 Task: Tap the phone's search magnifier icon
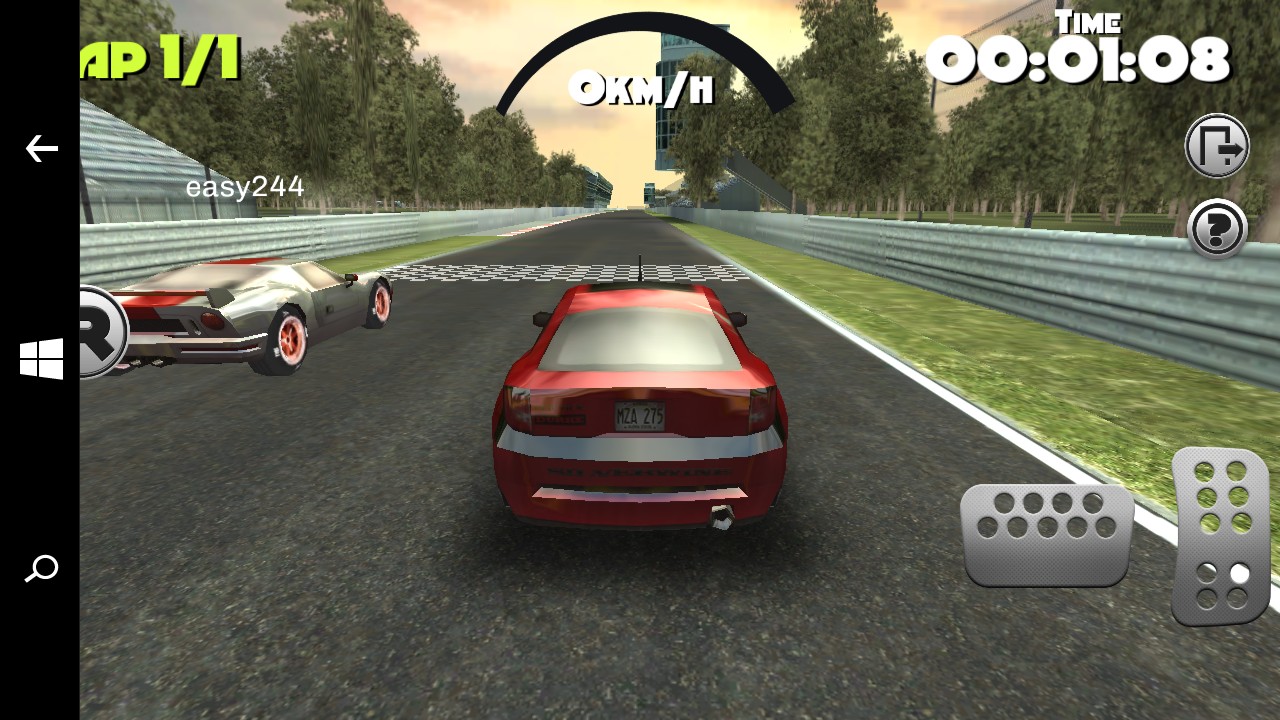coord(41,569)
